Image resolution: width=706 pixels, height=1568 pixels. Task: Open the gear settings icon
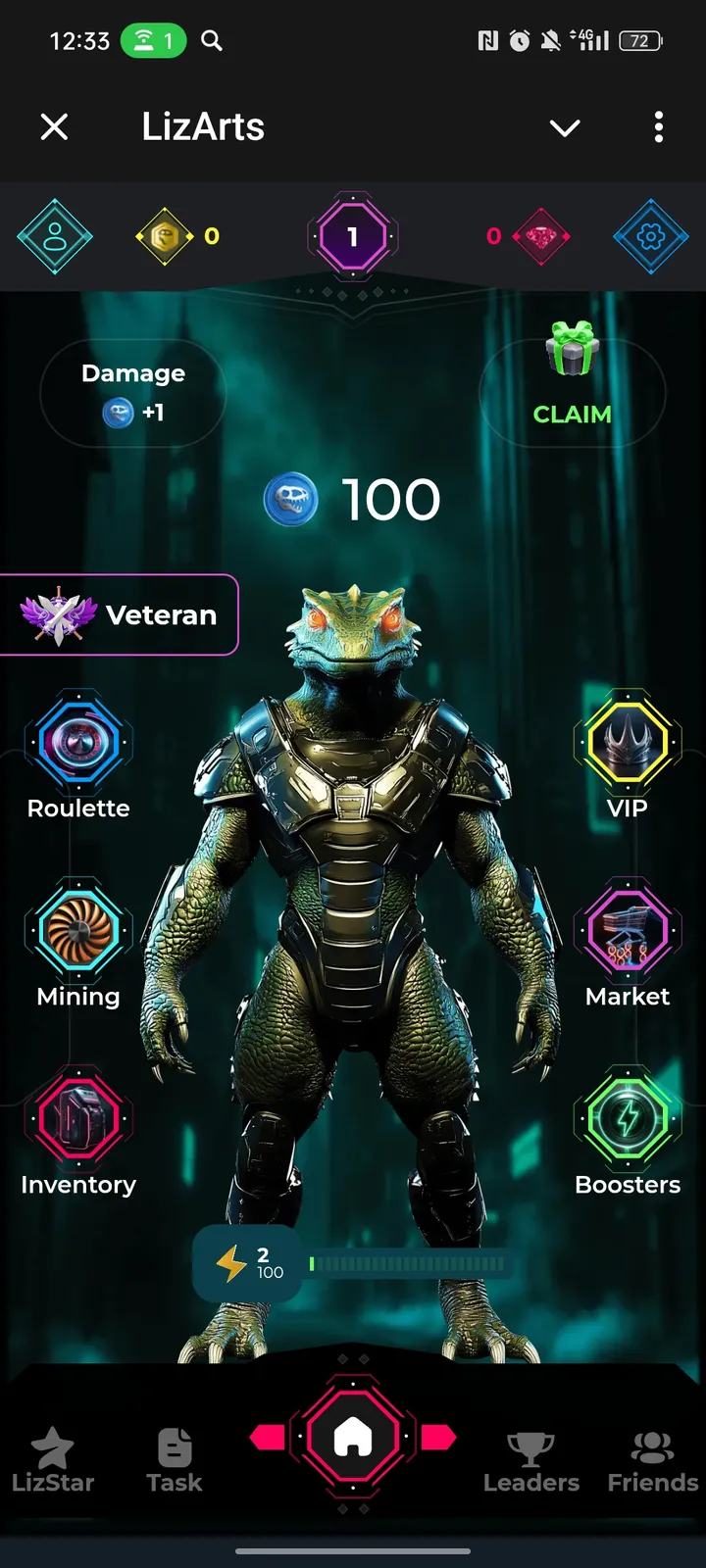pyautogui.click(x=651, y=236)
